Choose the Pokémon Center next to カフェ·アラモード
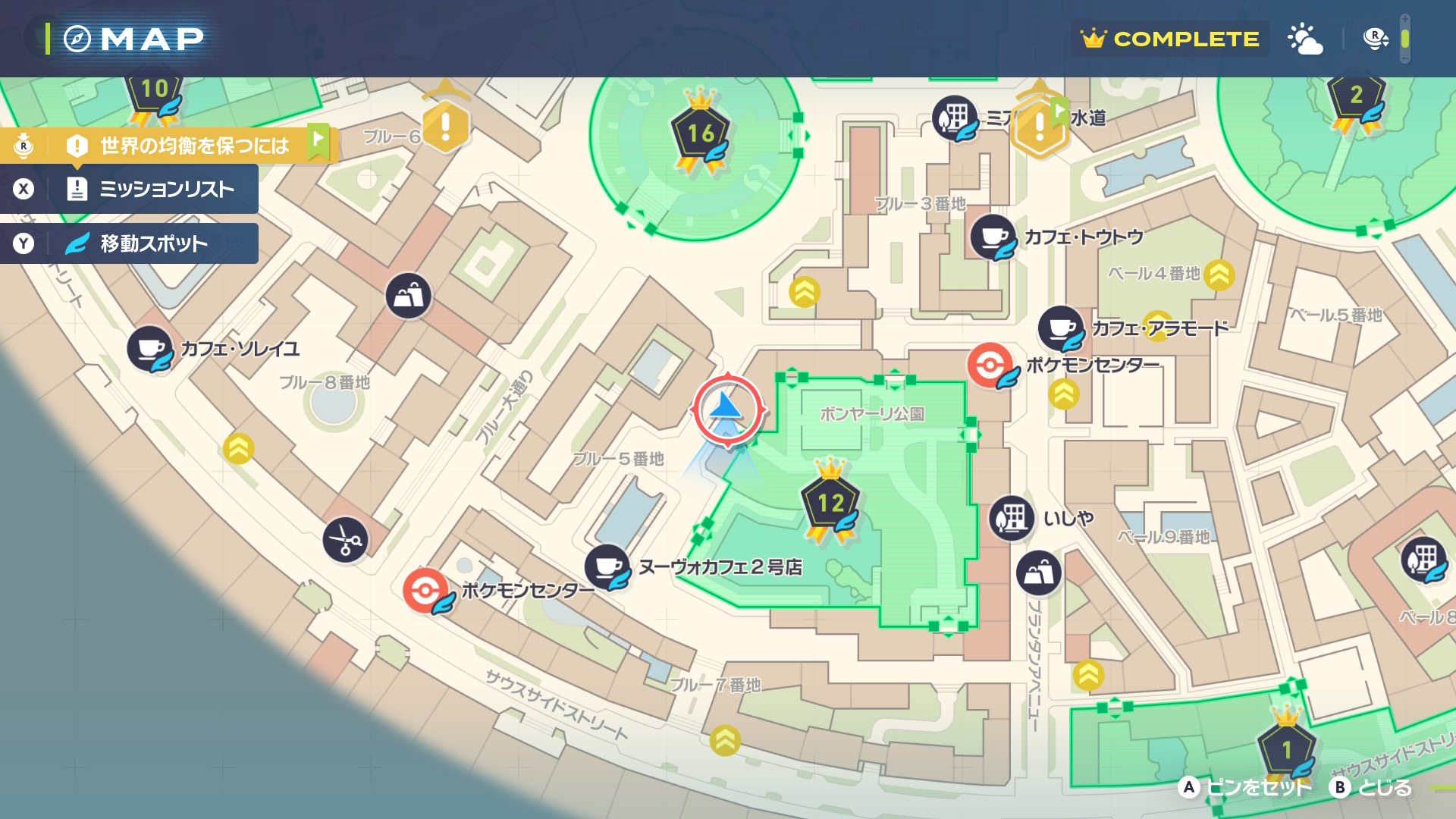This screenshot has height=819, width=1456. coord(990,365)
